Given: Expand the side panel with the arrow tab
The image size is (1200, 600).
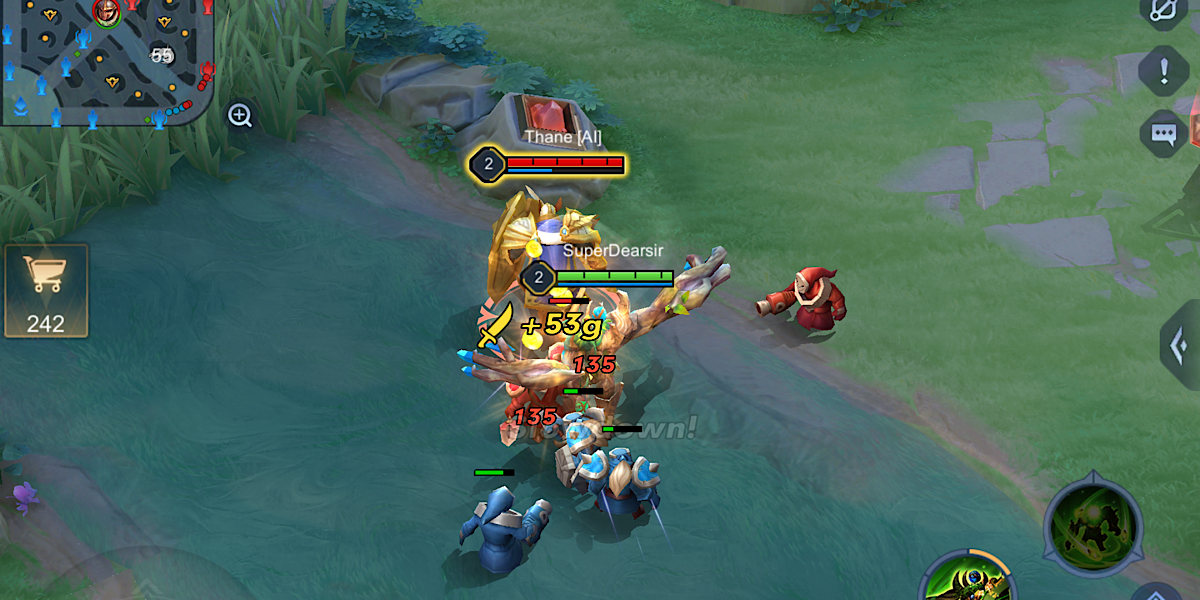Looking at the screenshot, I should click(1181, 346).
